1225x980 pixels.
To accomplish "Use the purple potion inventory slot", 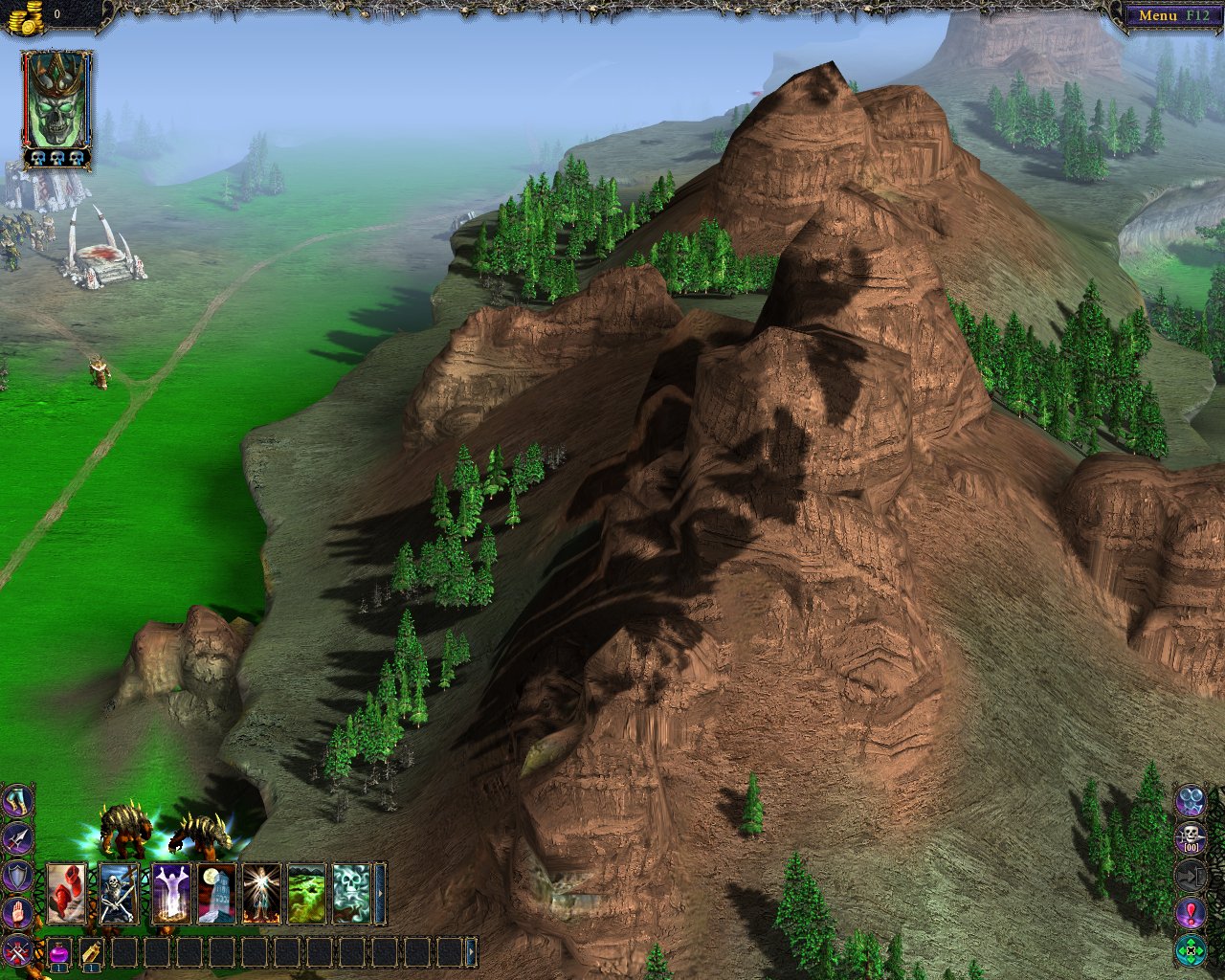I will [59, 952].
